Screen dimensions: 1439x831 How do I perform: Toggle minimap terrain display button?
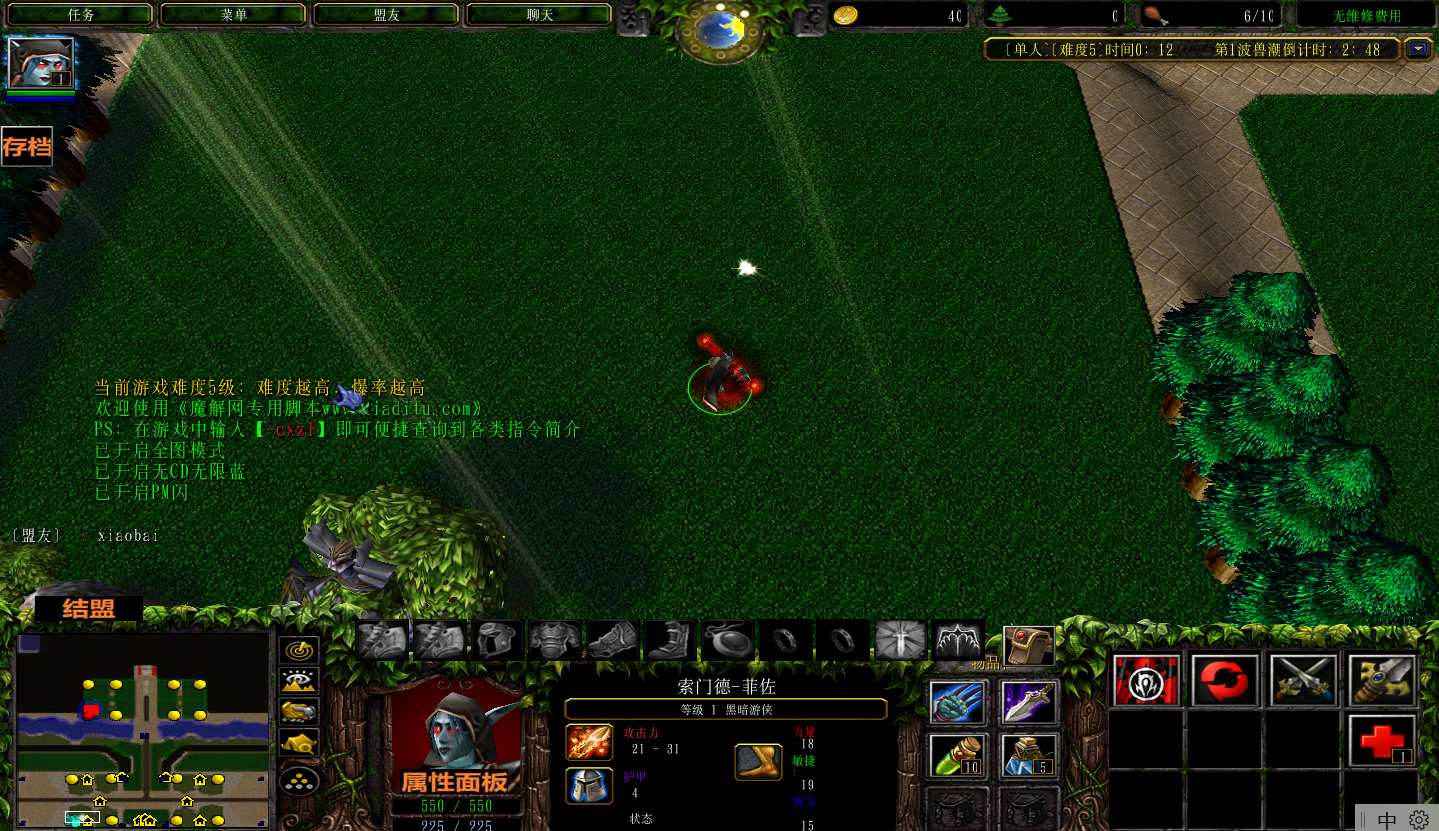299,681
